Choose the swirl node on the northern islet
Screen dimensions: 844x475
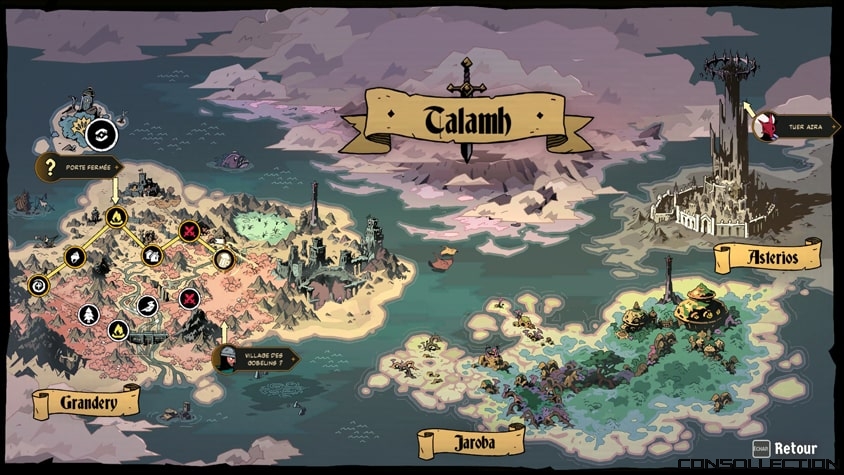click(x=101, y=134)
